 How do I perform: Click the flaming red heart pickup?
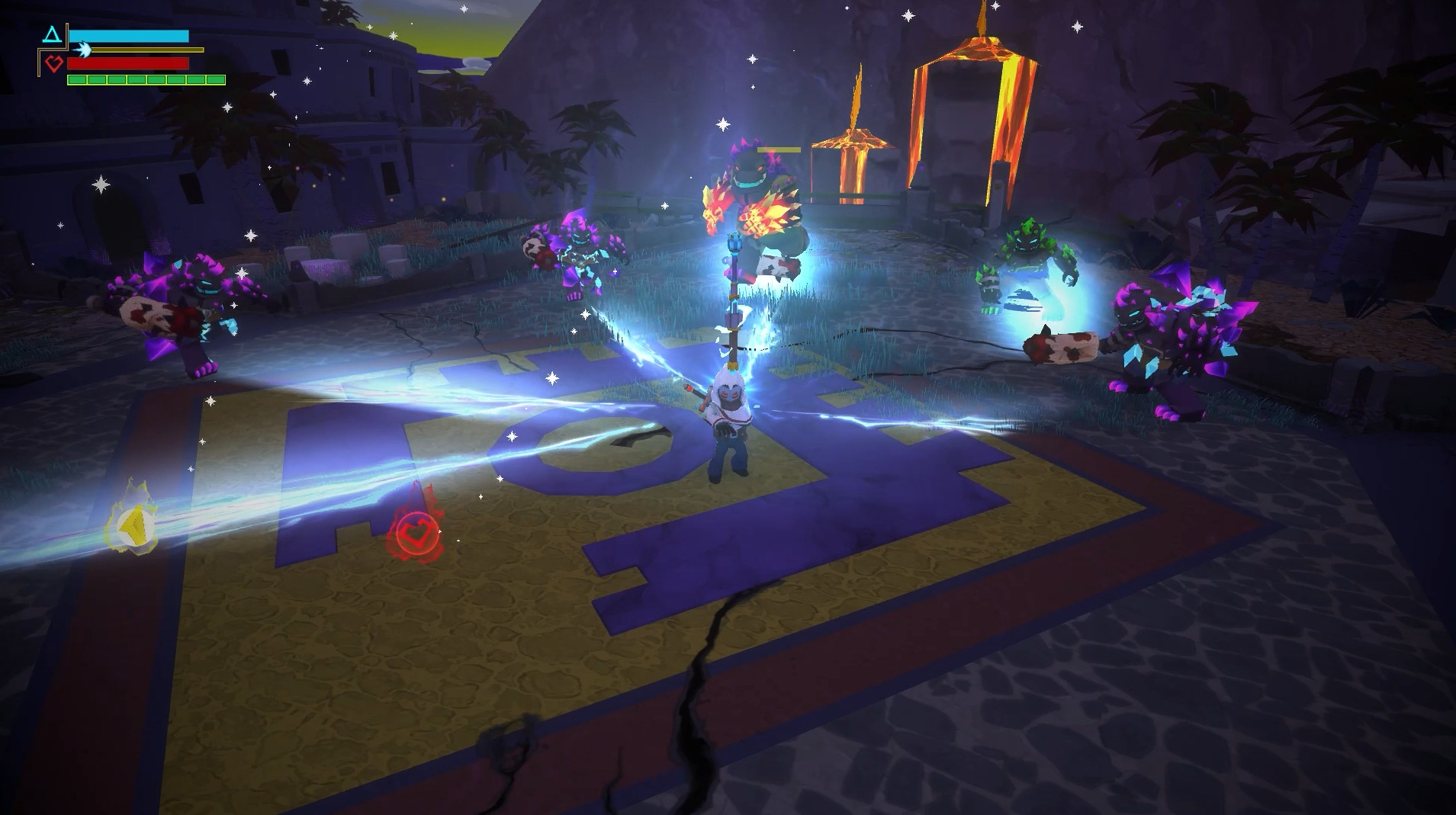coord(418,532)
